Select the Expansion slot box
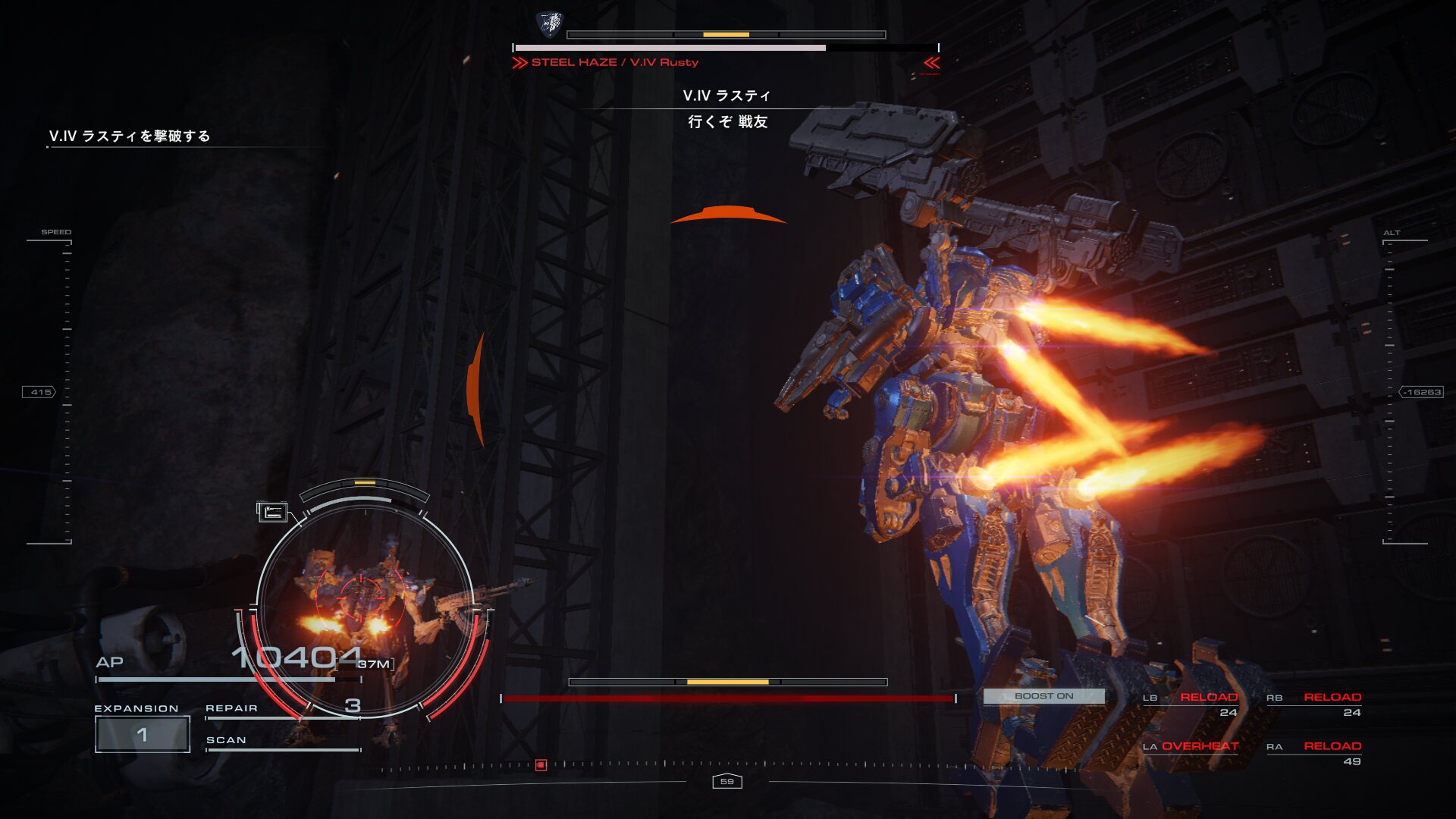1456x819 pixels. coord(143,734)
